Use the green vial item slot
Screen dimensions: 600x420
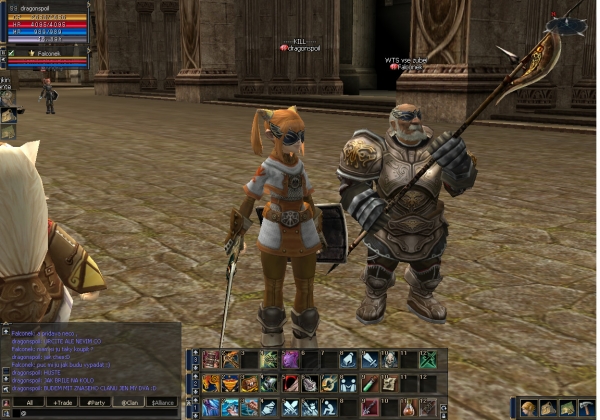point(370,383)
